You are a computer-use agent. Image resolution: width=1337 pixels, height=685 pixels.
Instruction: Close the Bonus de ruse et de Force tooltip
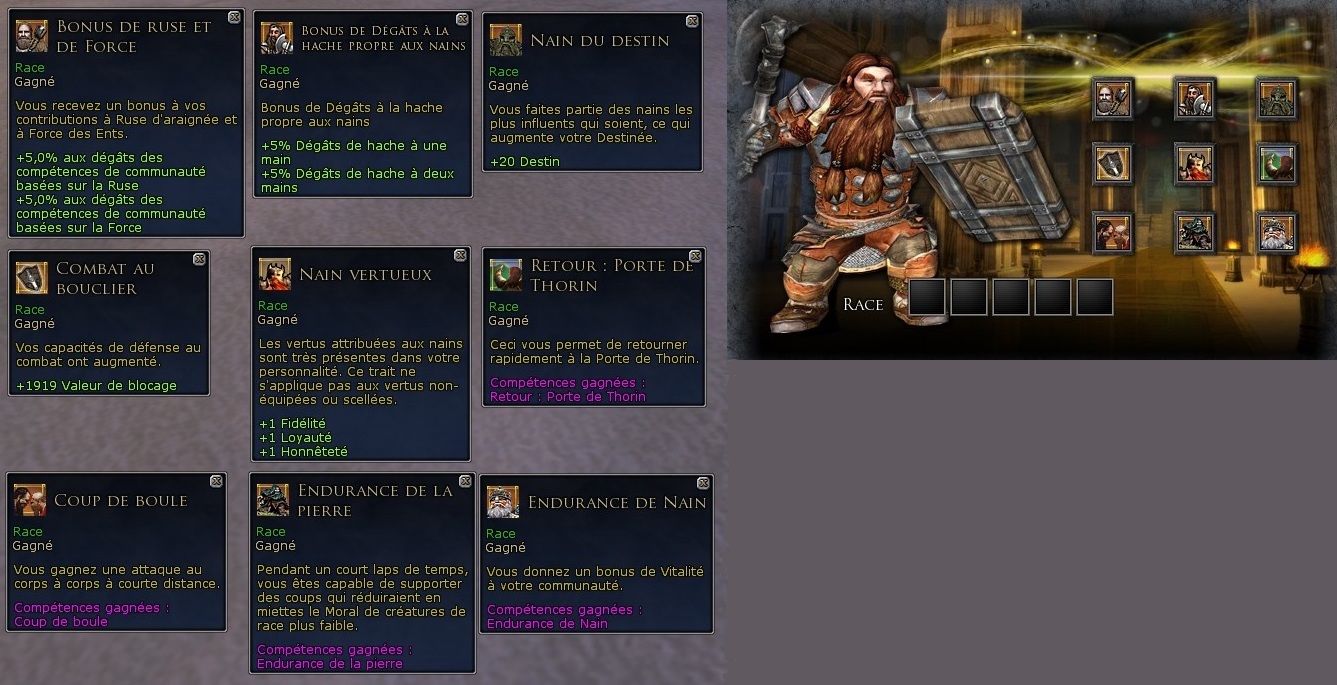pyautogui.click(x=234, y=17)
